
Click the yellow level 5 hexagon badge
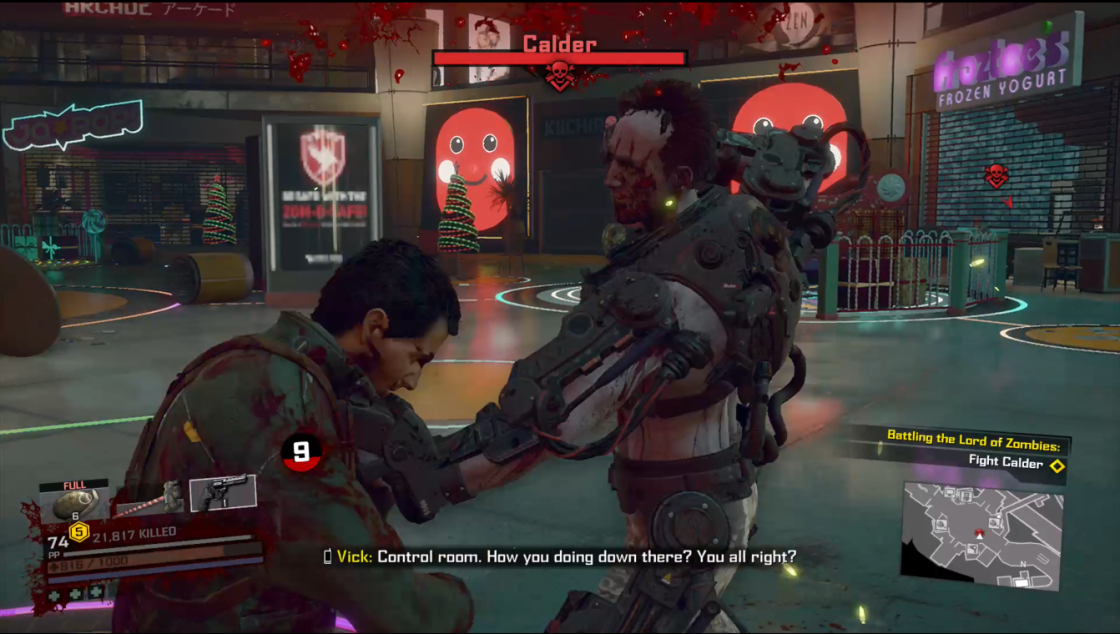pos(79,532)
